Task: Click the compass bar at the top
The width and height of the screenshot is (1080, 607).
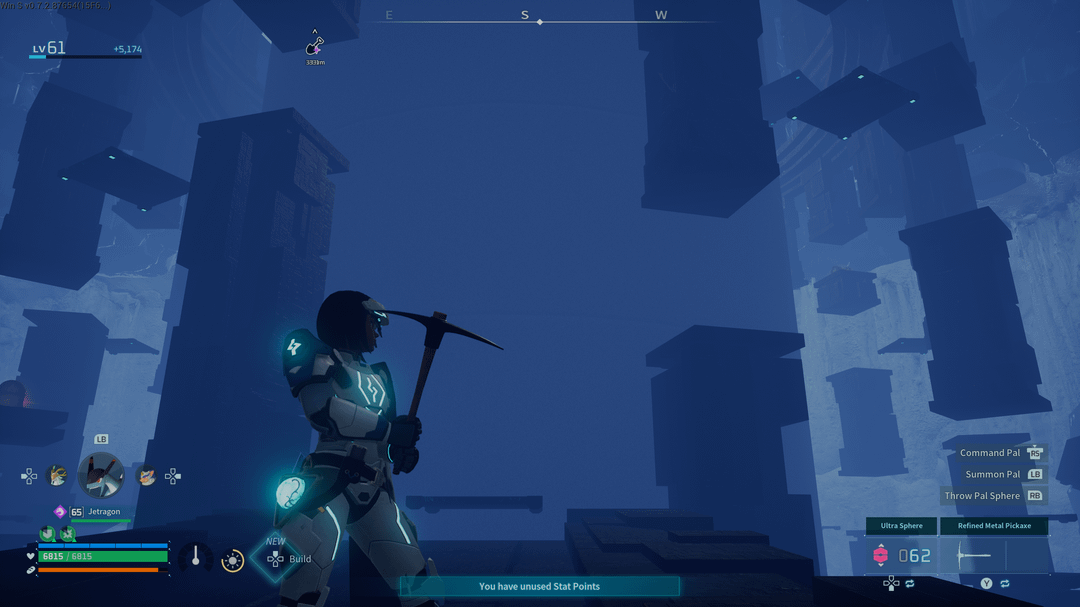Action: point(539,20)
